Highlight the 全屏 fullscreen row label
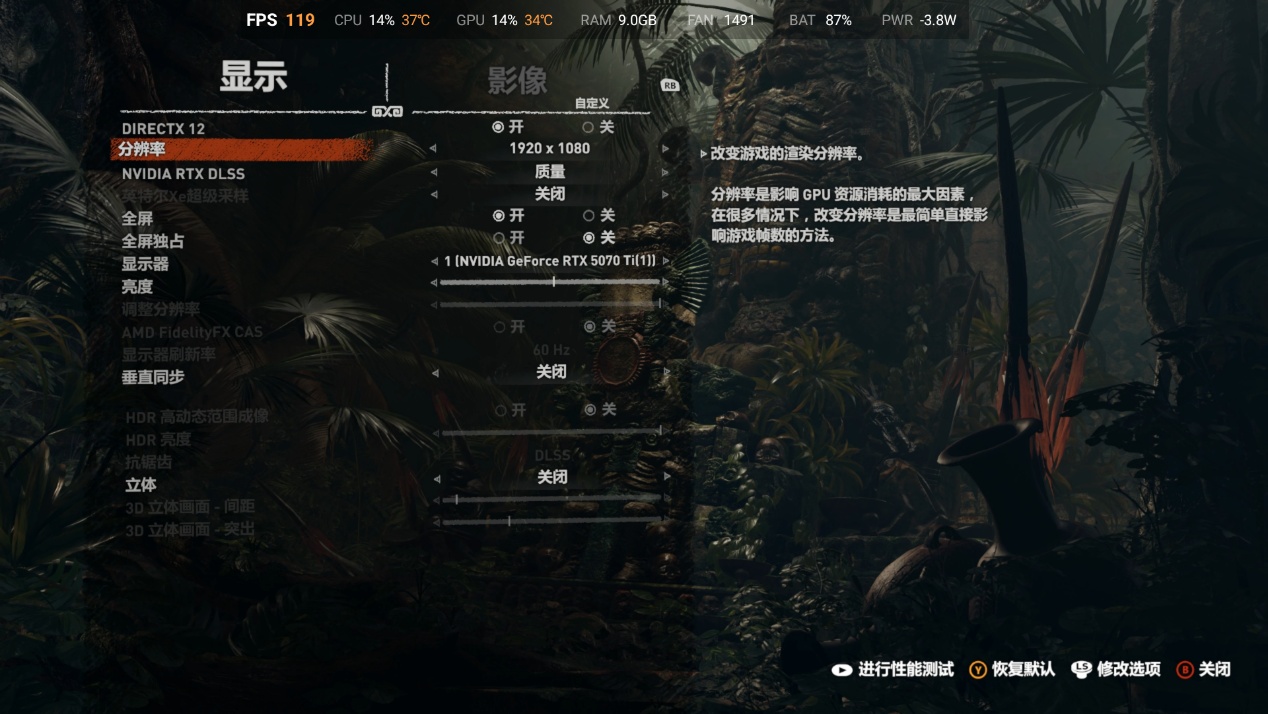This screenshot has width=1268, height=714. tap(137, 219)
